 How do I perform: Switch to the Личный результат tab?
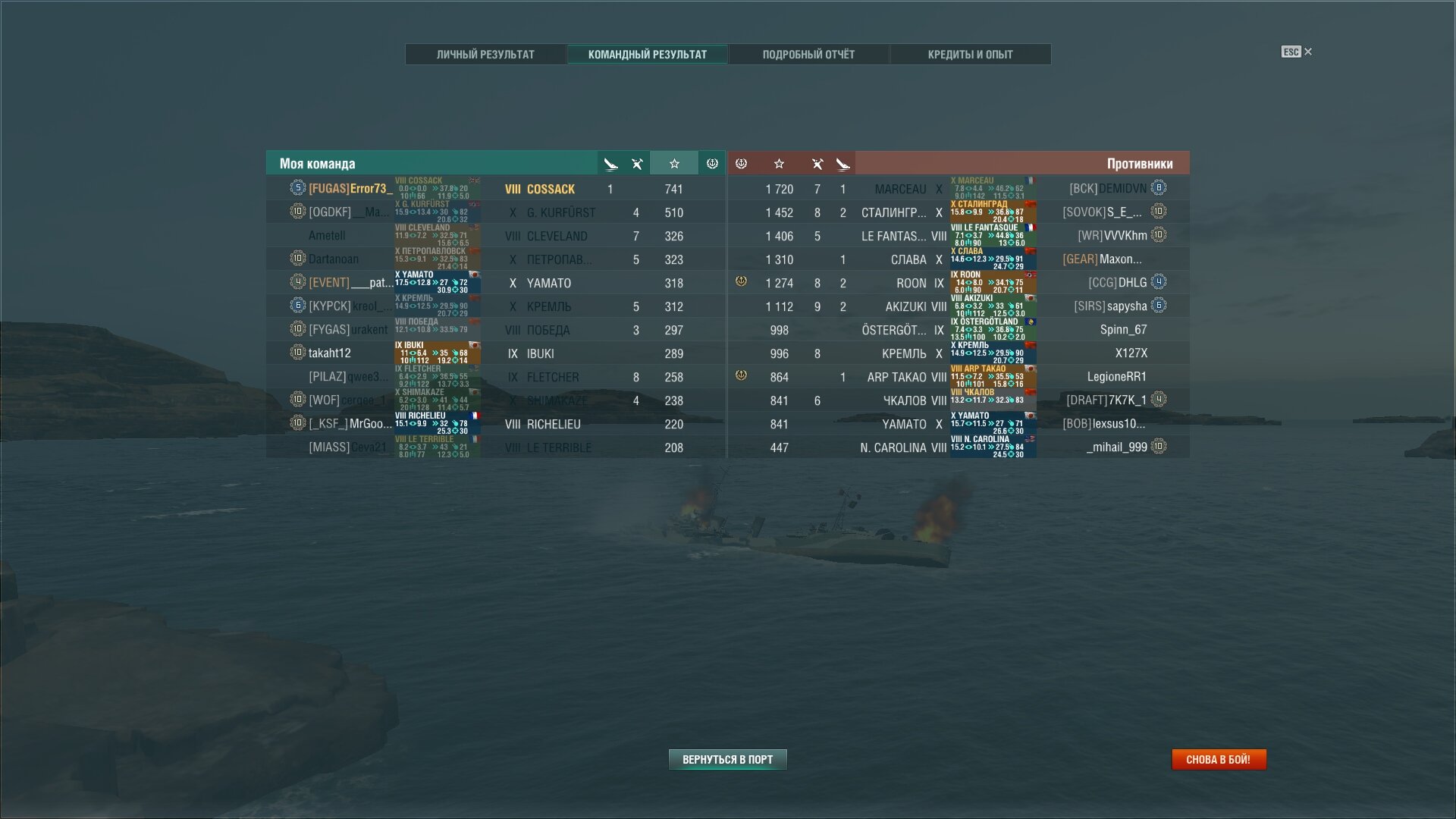(485, 55)
